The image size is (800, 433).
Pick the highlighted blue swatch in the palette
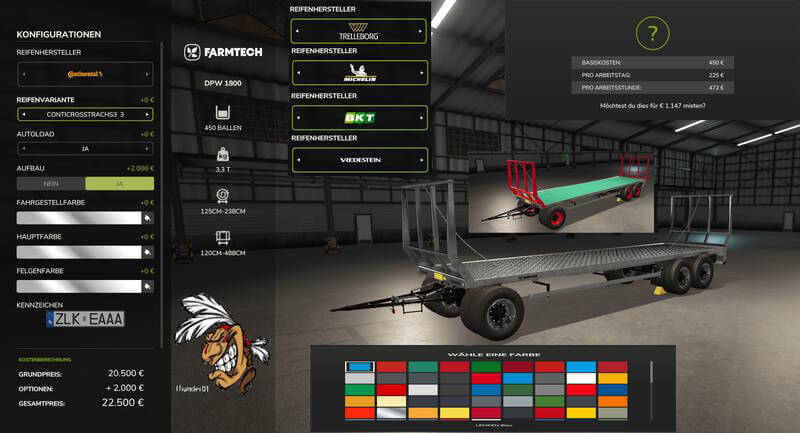359,367
